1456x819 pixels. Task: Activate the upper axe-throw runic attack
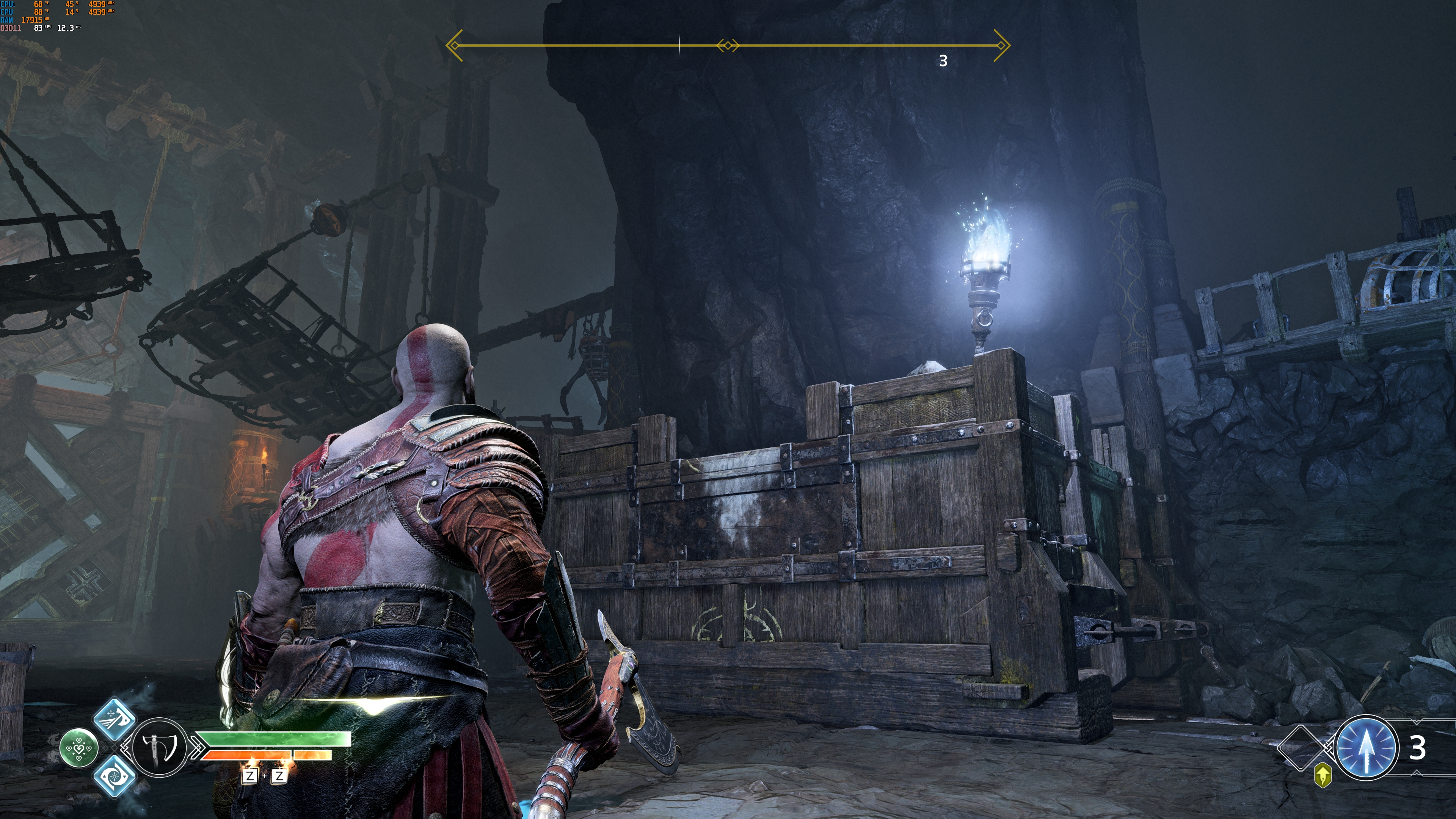click(x=114, y=719)
